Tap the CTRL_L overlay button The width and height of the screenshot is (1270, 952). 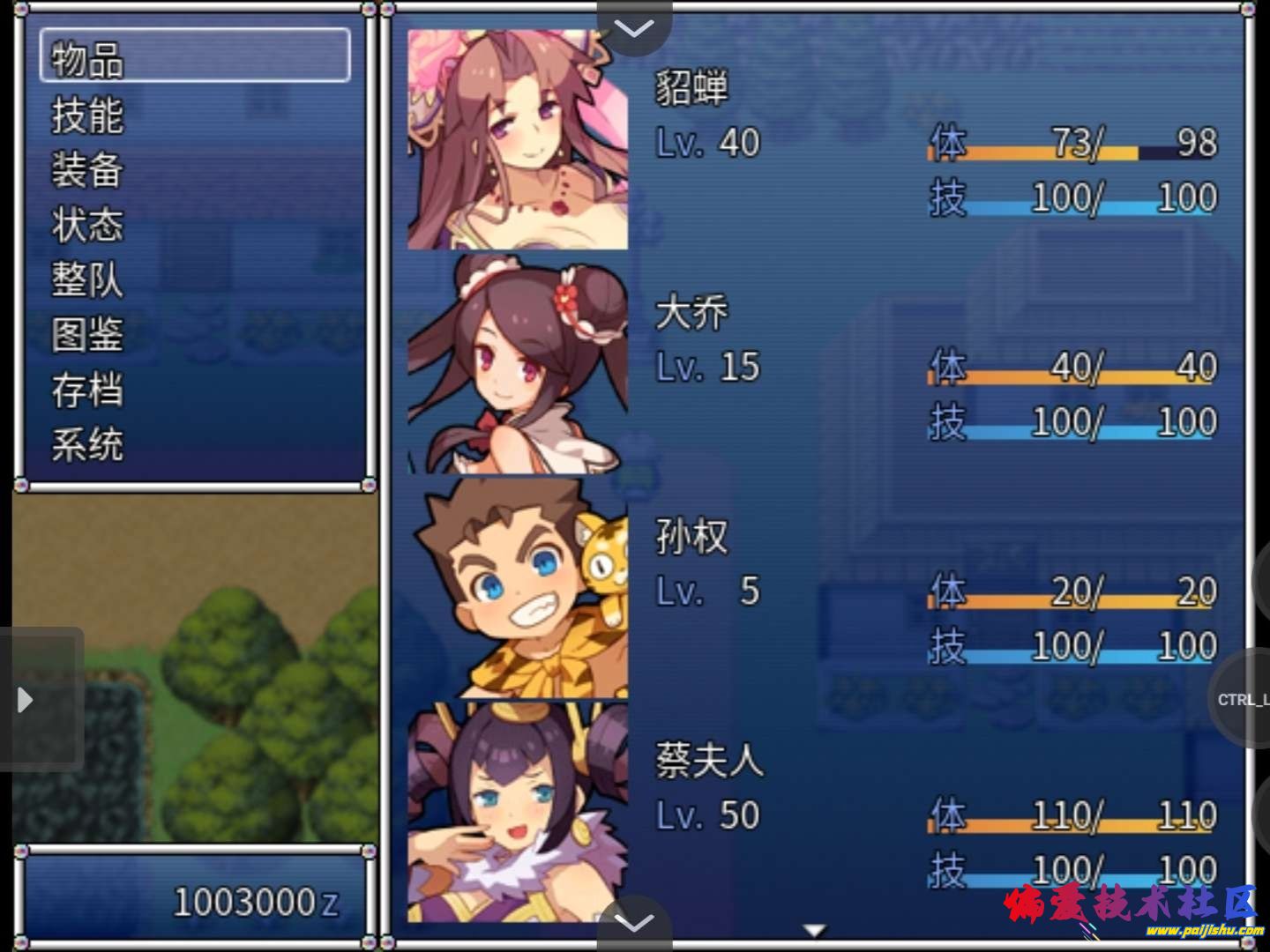click(1242, 700)
